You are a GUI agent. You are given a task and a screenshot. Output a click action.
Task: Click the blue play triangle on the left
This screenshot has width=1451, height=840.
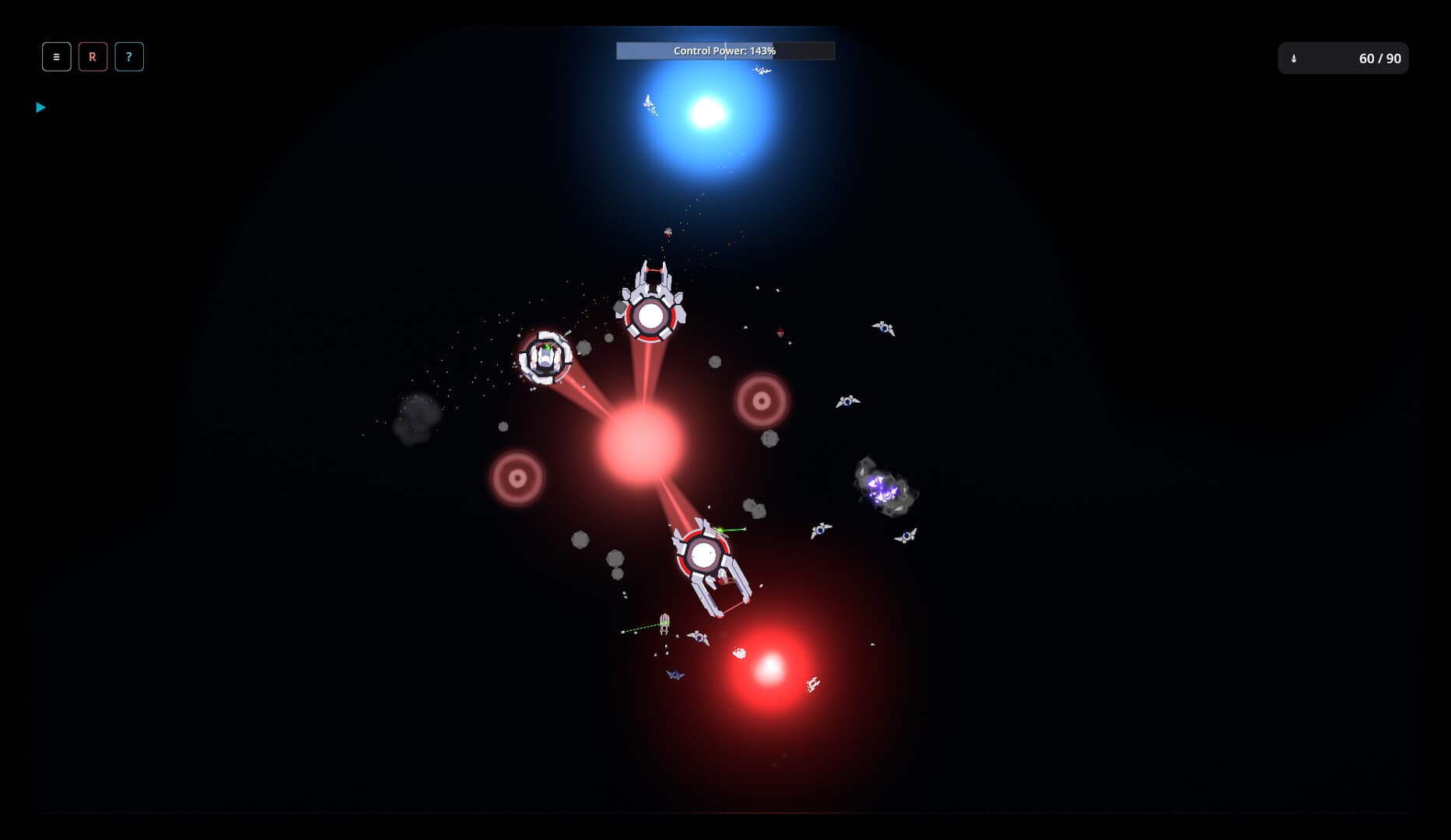point(40,107)
